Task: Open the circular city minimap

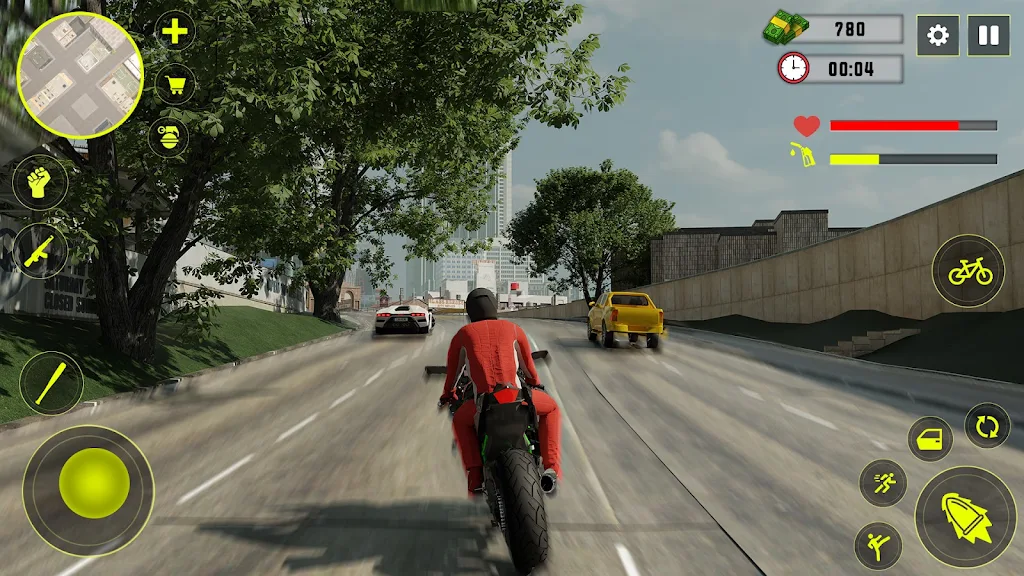Action: [x=80, y=75]
